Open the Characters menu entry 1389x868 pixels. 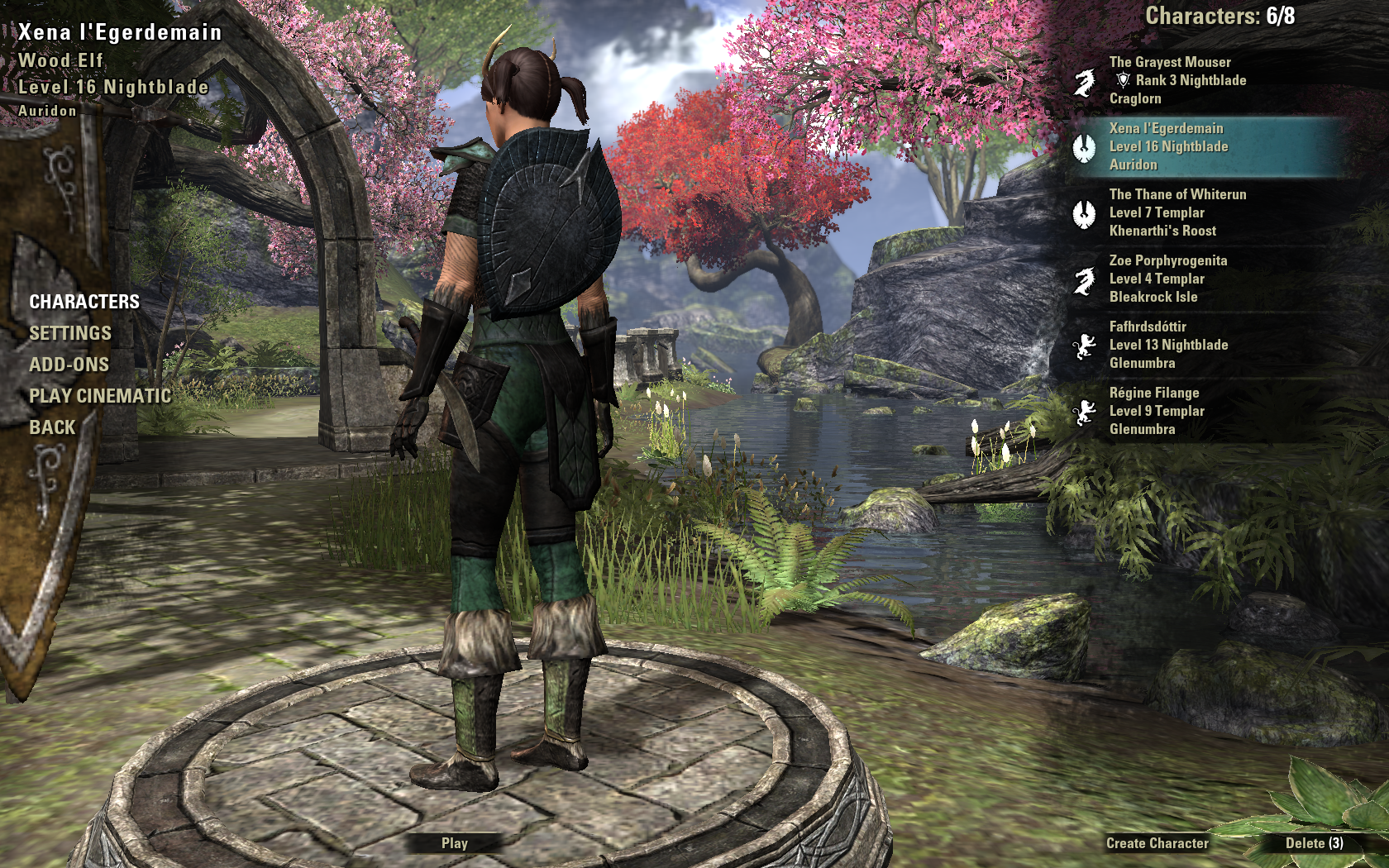[x=84, y=302]
